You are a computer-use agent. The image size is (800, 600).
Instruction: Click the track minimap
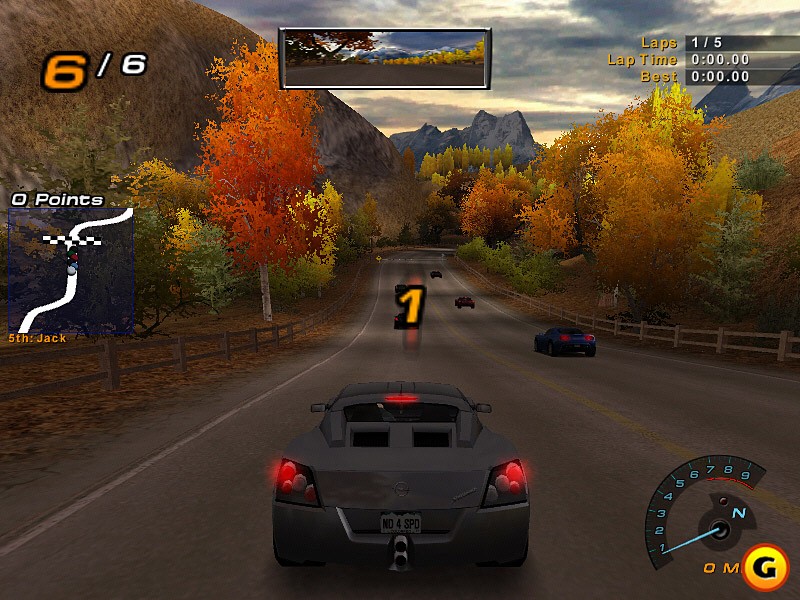(71, 270)
